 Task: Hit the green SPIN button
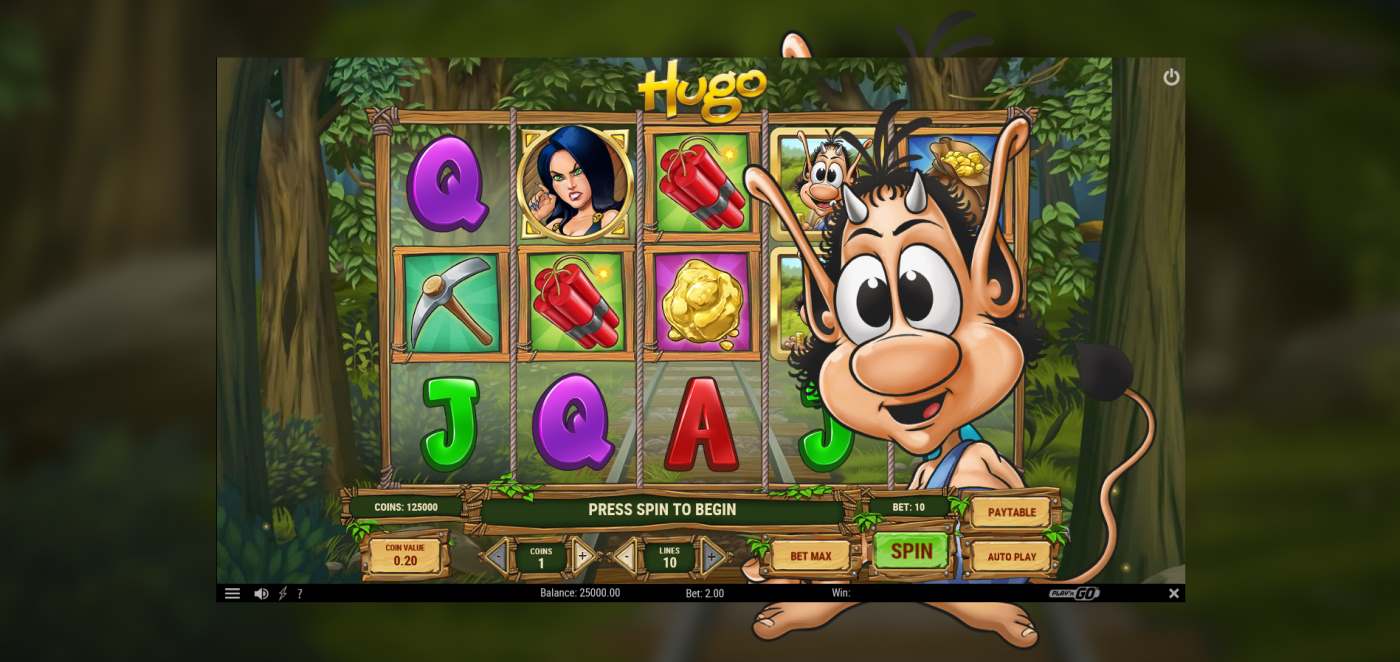click(x=911, y=551)
